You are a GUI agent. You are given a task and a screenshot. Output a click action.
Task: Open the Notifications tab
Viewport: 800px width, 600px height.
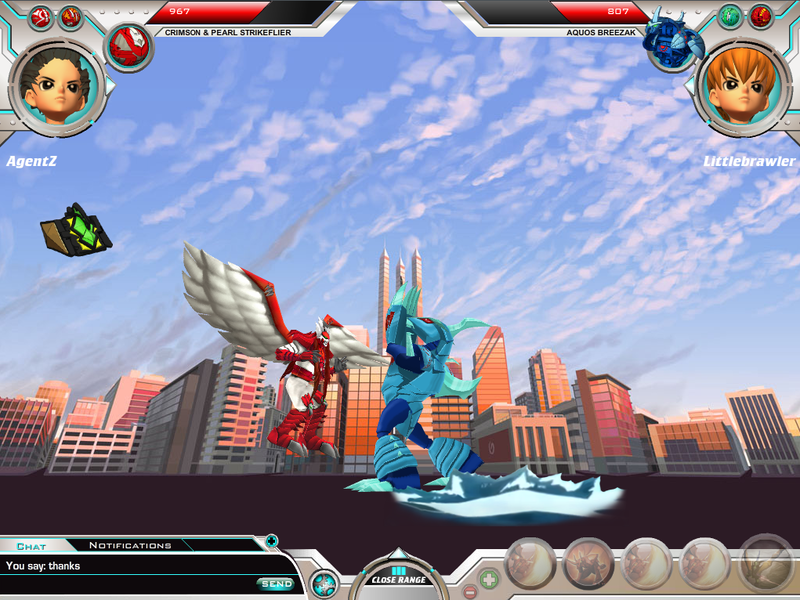tap(130, 545)
